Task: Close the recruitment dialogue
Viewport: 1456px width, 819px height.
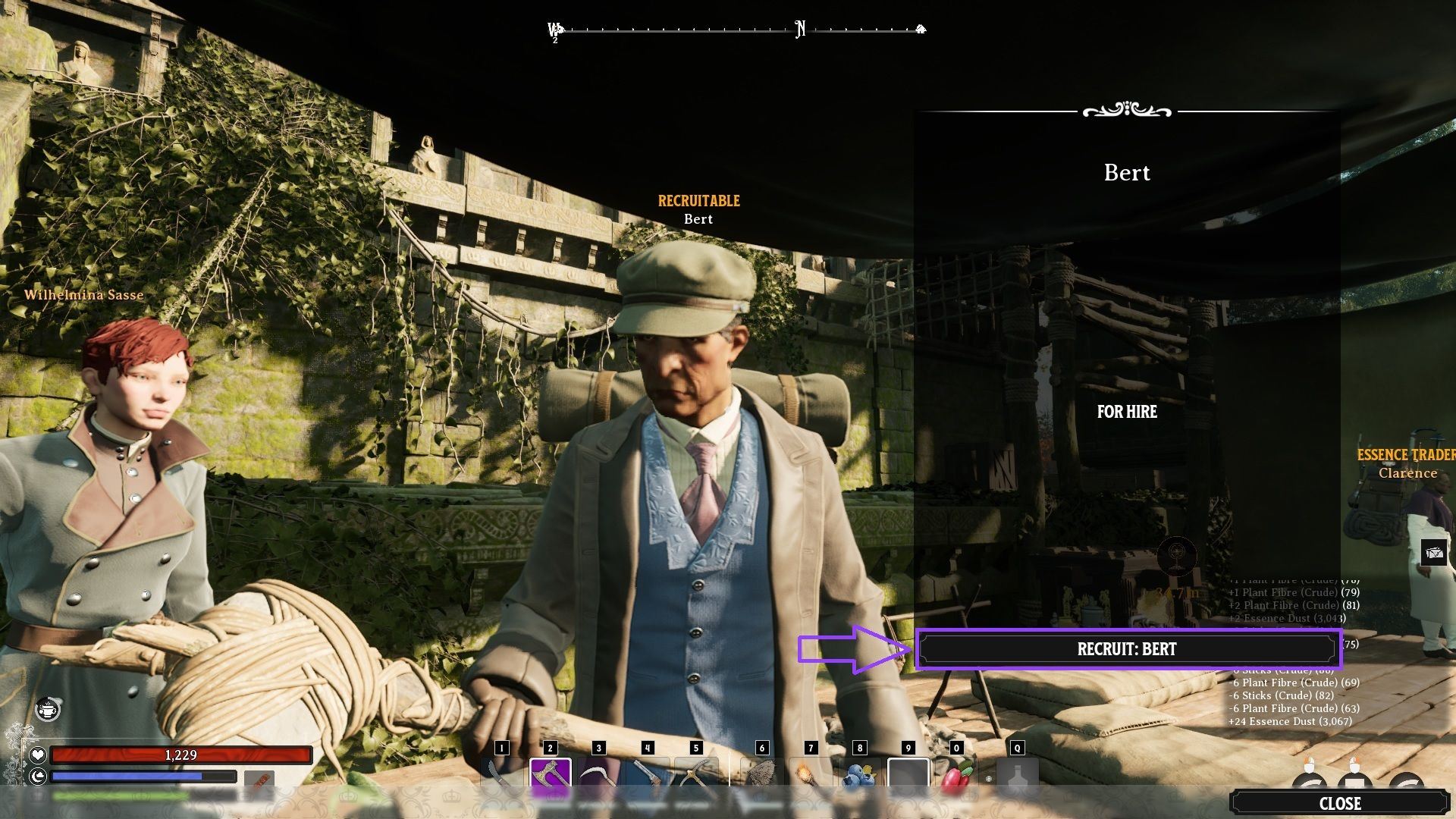Action: (1339, 803)
